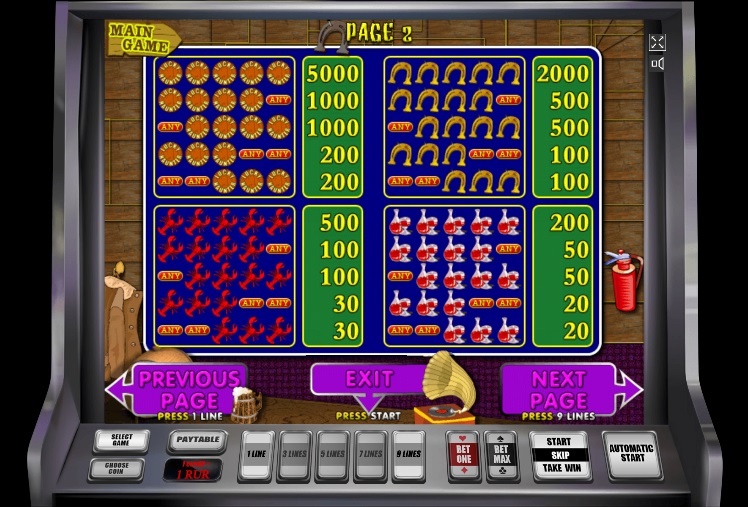The width and height of the screenshot is (748, 507).
Task: Pick the 7 Lines button
Action: [x=370, y=455]
